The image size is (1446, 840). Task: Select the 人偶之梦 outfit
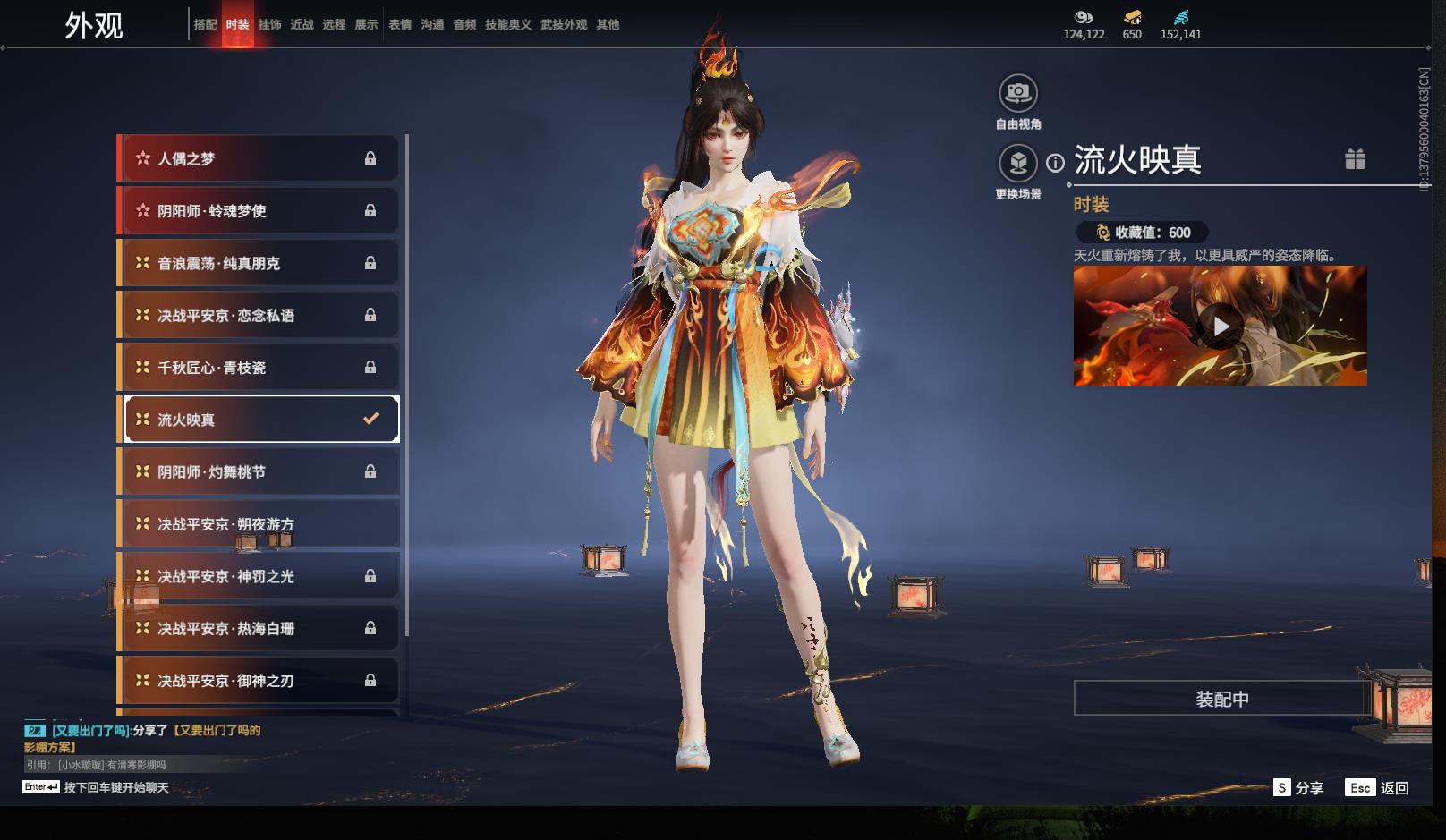[x=259, y=158]
